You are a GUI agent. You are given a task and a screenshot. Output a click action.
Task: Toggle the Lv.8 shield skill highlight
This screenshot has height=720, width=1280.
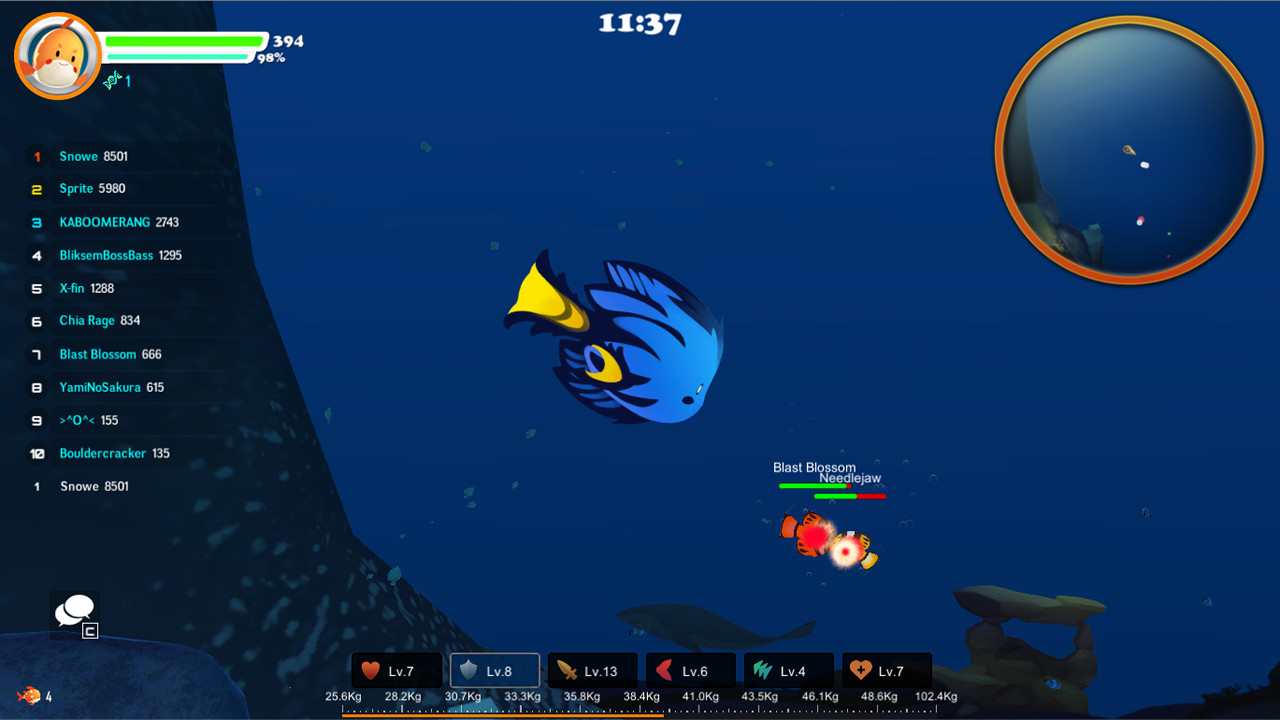(494, 670)
